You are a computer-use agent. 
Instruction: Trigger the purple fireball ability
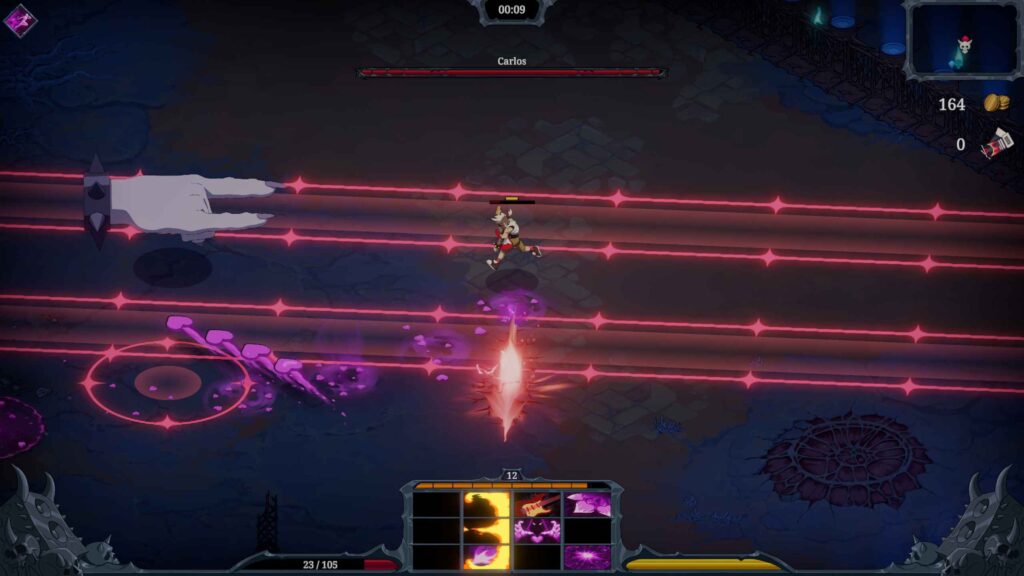click(x=487, y=556)
